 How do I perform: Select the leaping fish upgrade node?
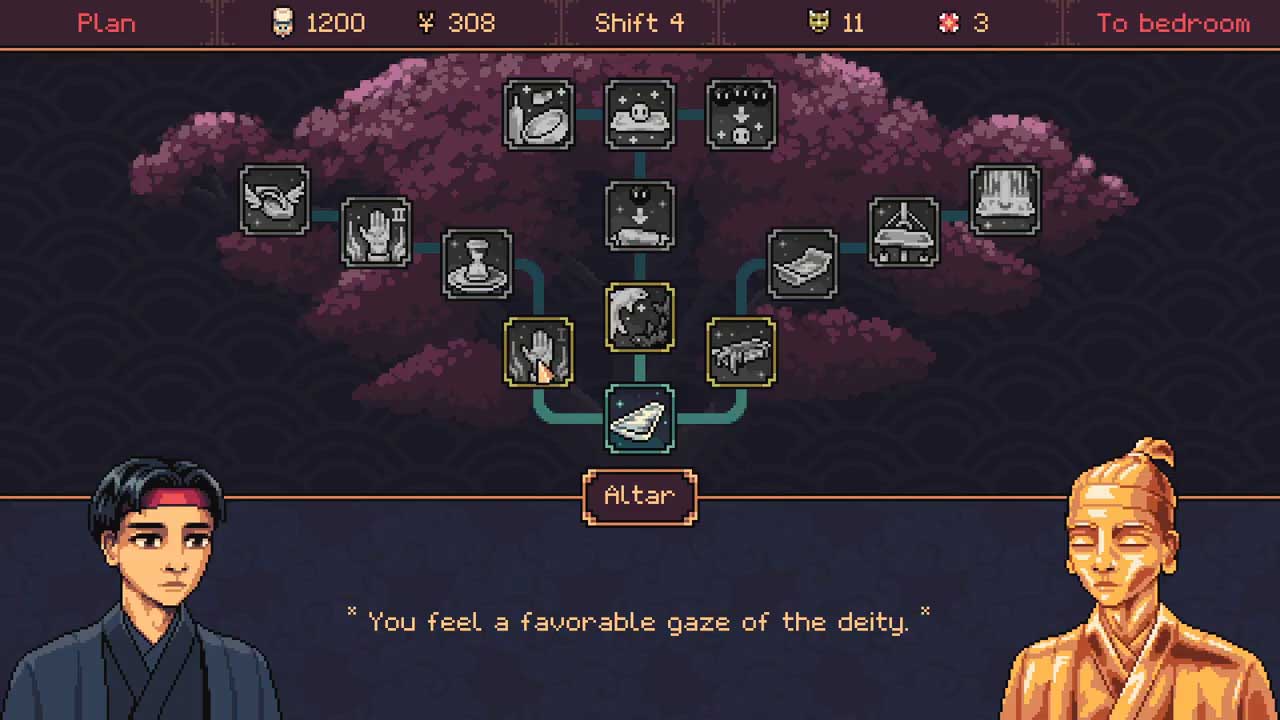[640, 317]
